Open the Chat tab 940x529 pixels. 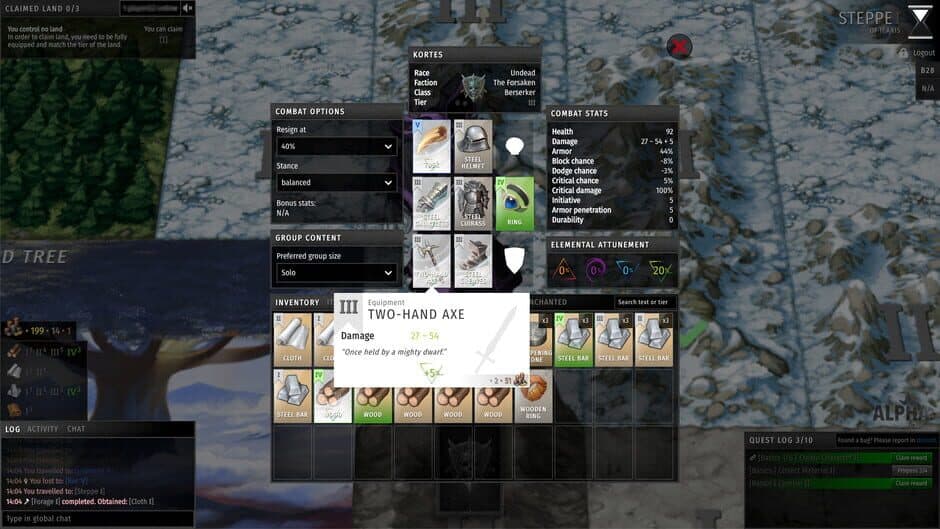(x=76, y=429)
